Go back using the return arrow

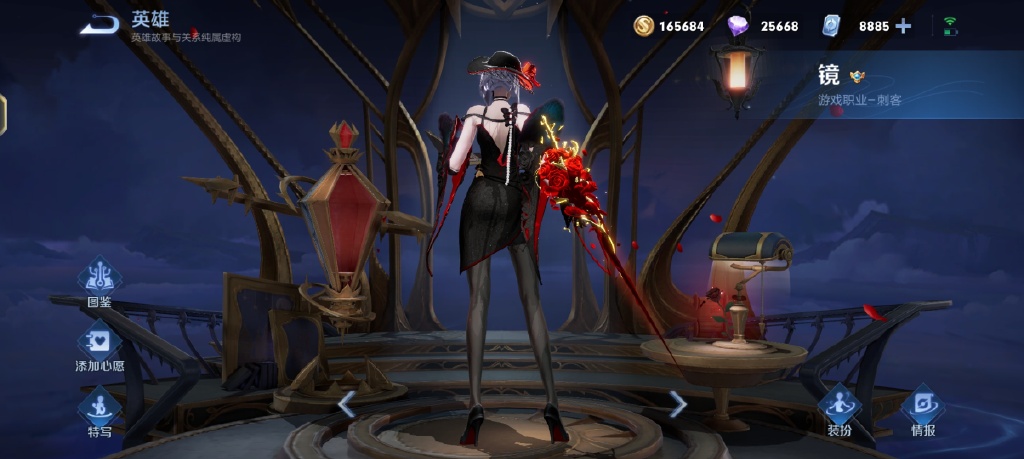click(x=99, y=25)
